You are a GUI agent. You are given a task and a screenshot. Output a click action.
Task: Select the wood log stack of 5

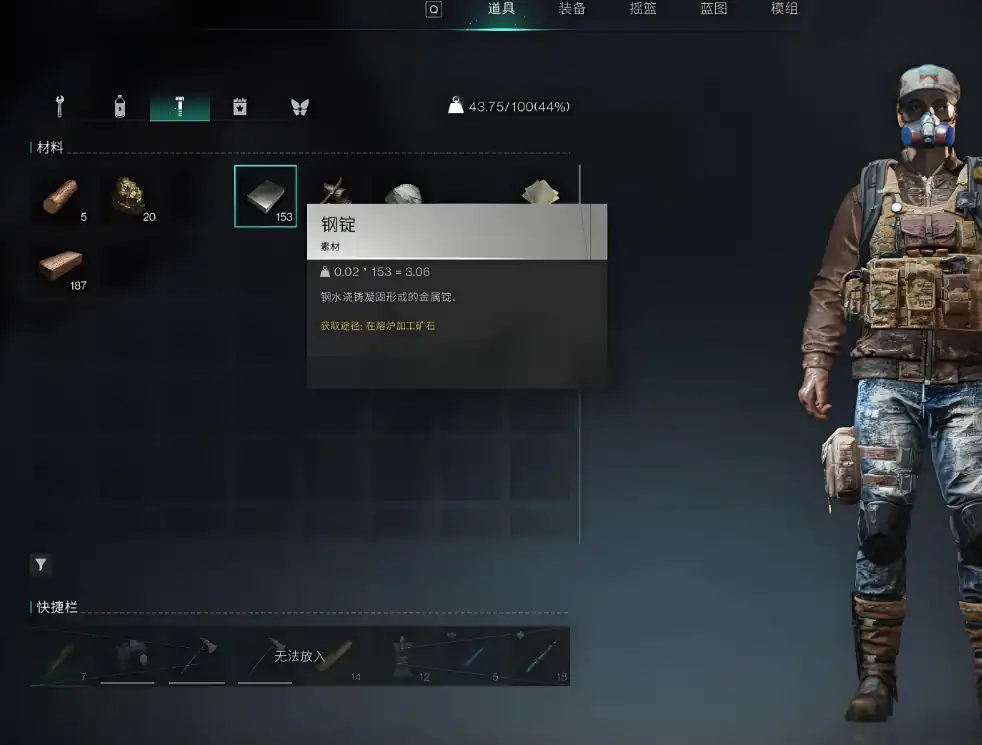coord(61,197)
